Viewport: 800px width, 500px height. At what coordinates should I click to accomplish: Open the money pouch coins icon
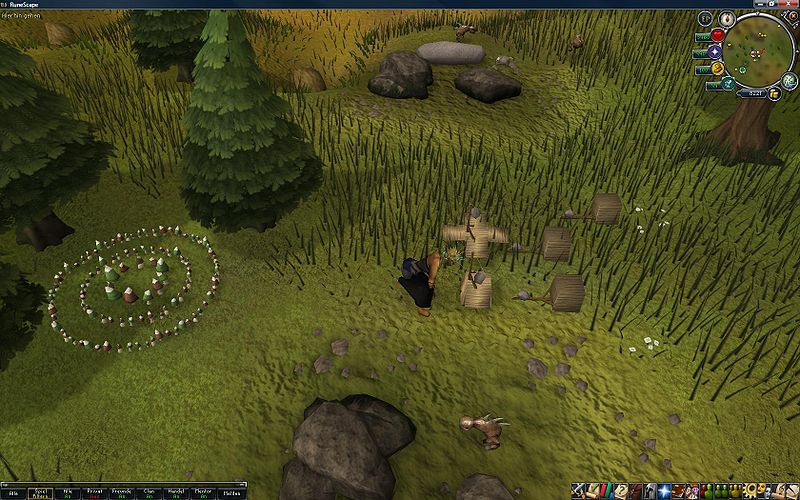pyautogui.click(x=773, y=93)
